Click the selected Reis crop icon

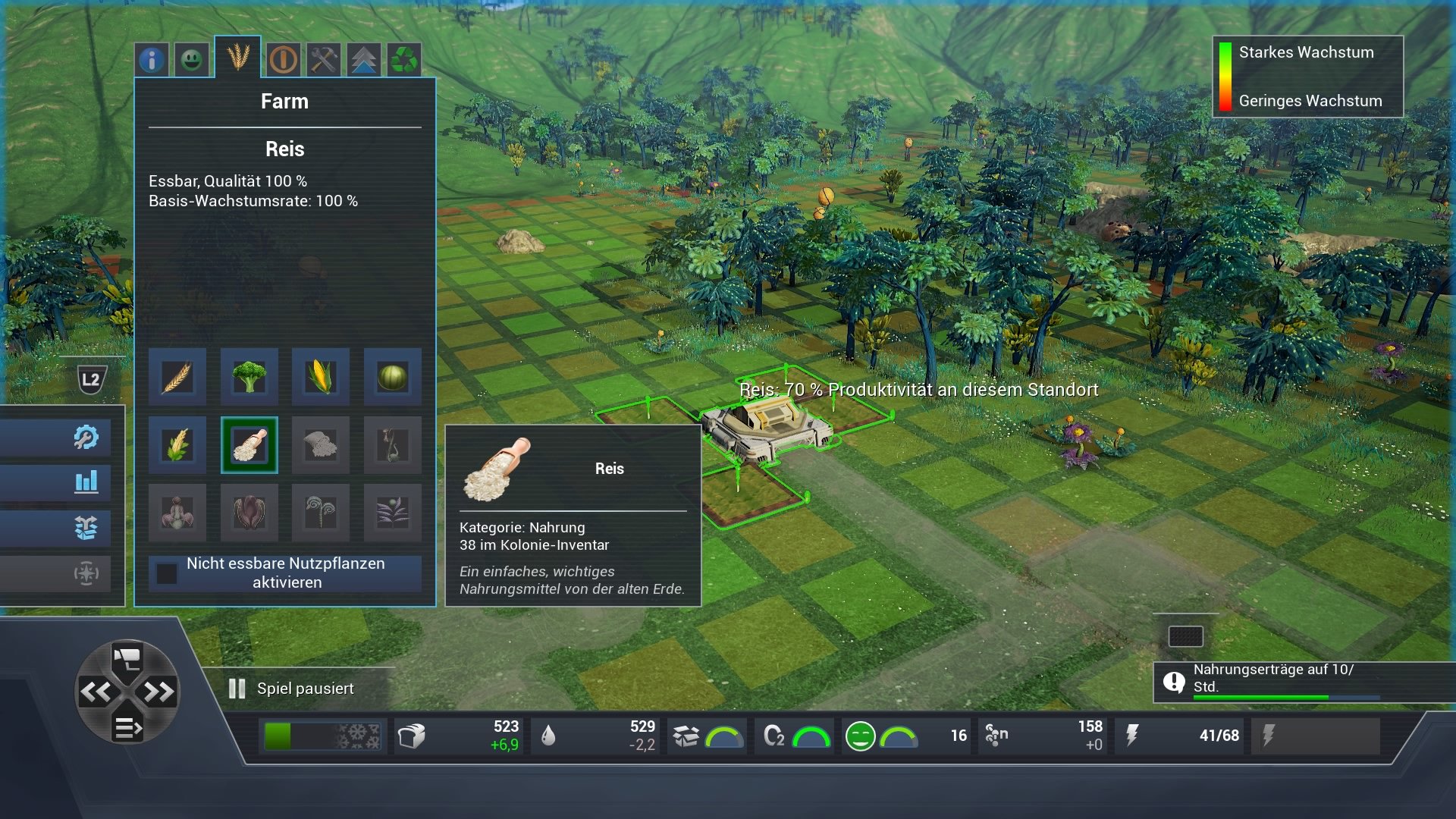249,445
